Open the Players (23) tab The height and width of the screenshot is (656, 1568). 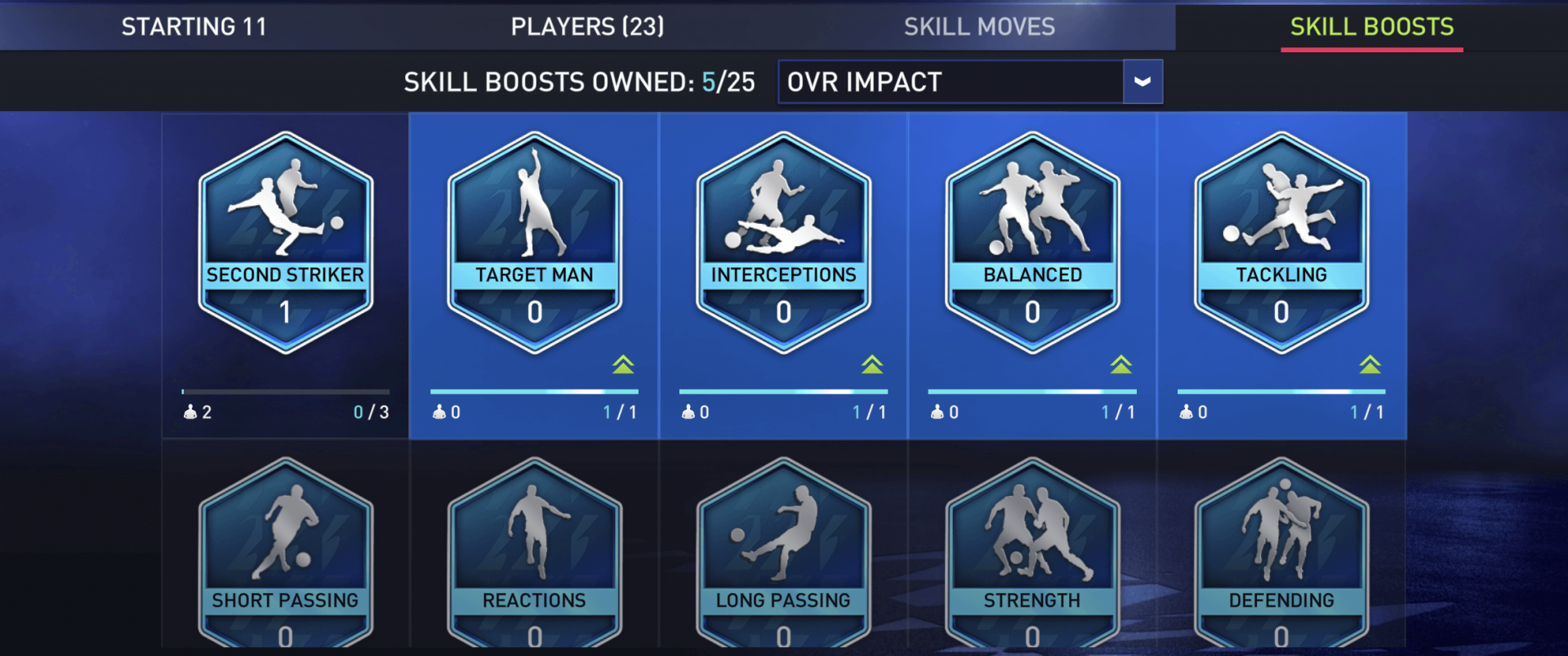(586, 26)
